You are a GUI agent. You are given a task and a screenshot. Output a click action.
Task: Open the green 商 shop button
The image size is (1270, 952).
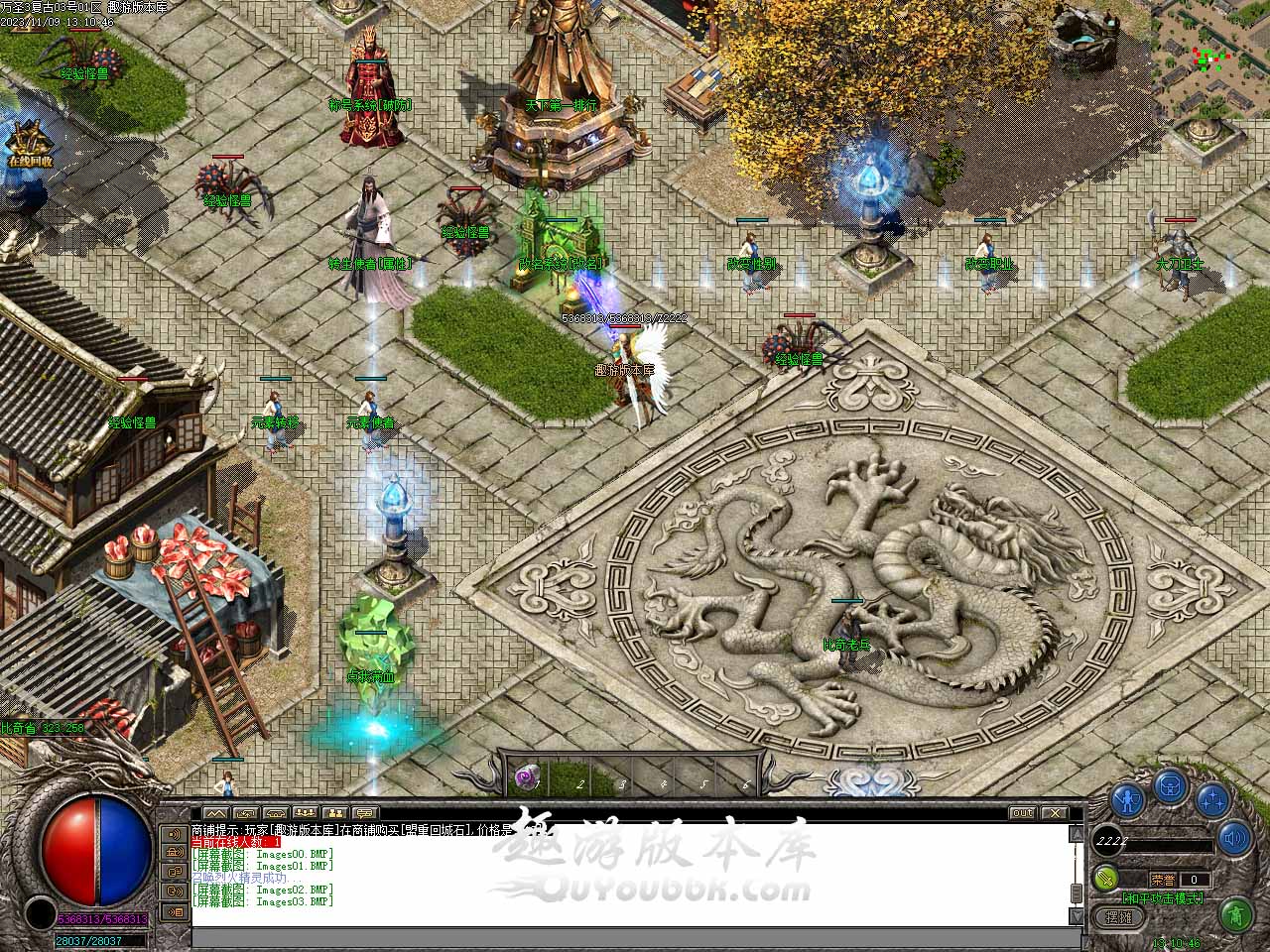pyautogui.click(x=1234, y=912)
